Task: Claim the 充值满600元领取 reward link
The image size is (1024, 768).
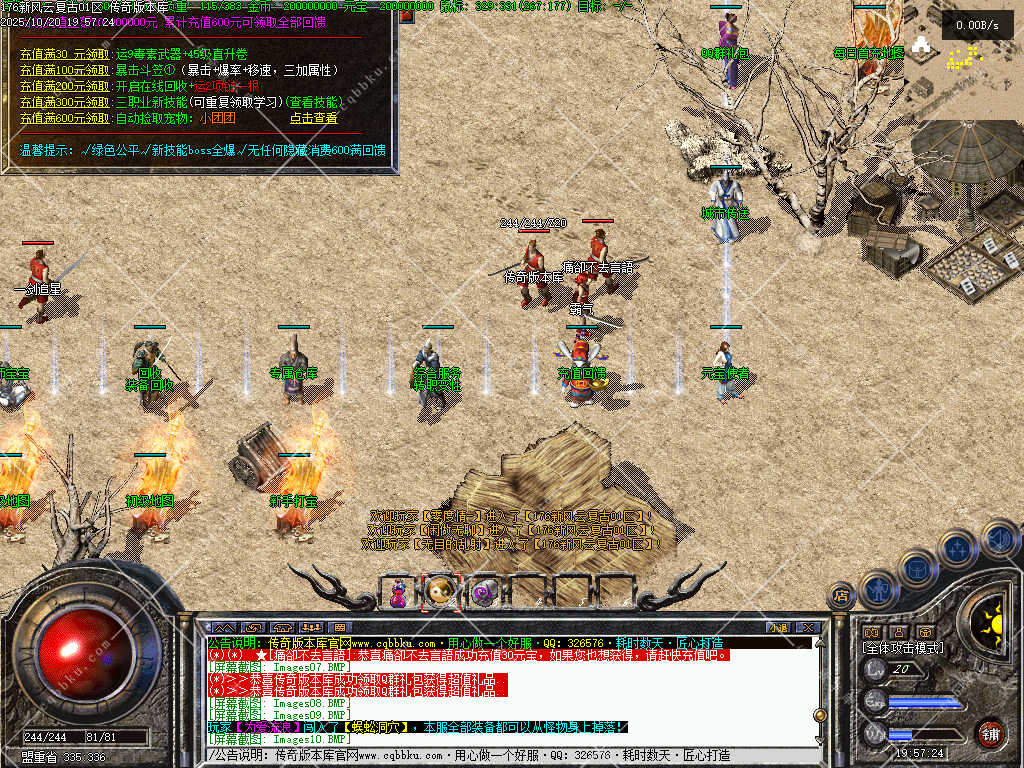Action: (x=65, y=118)
